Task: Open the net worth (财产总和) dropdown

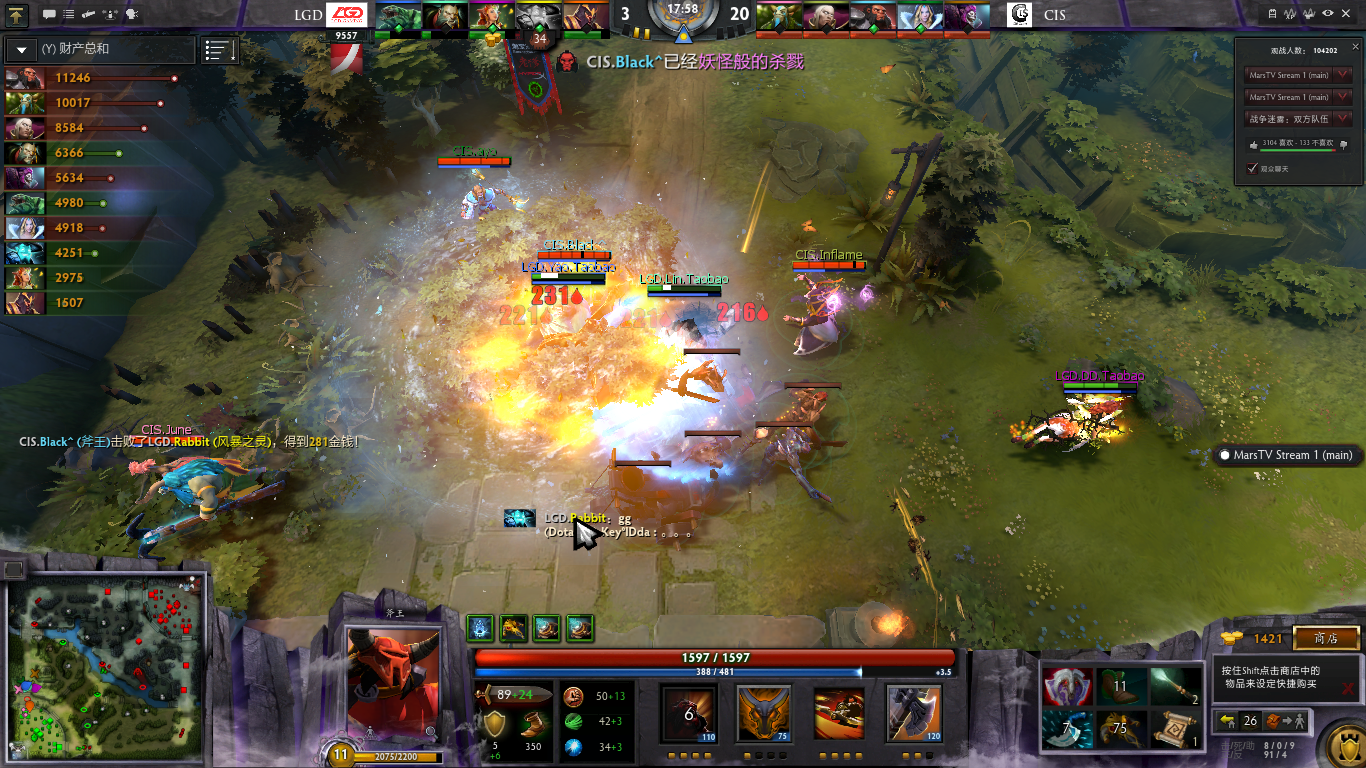Action: click(21, 49)
